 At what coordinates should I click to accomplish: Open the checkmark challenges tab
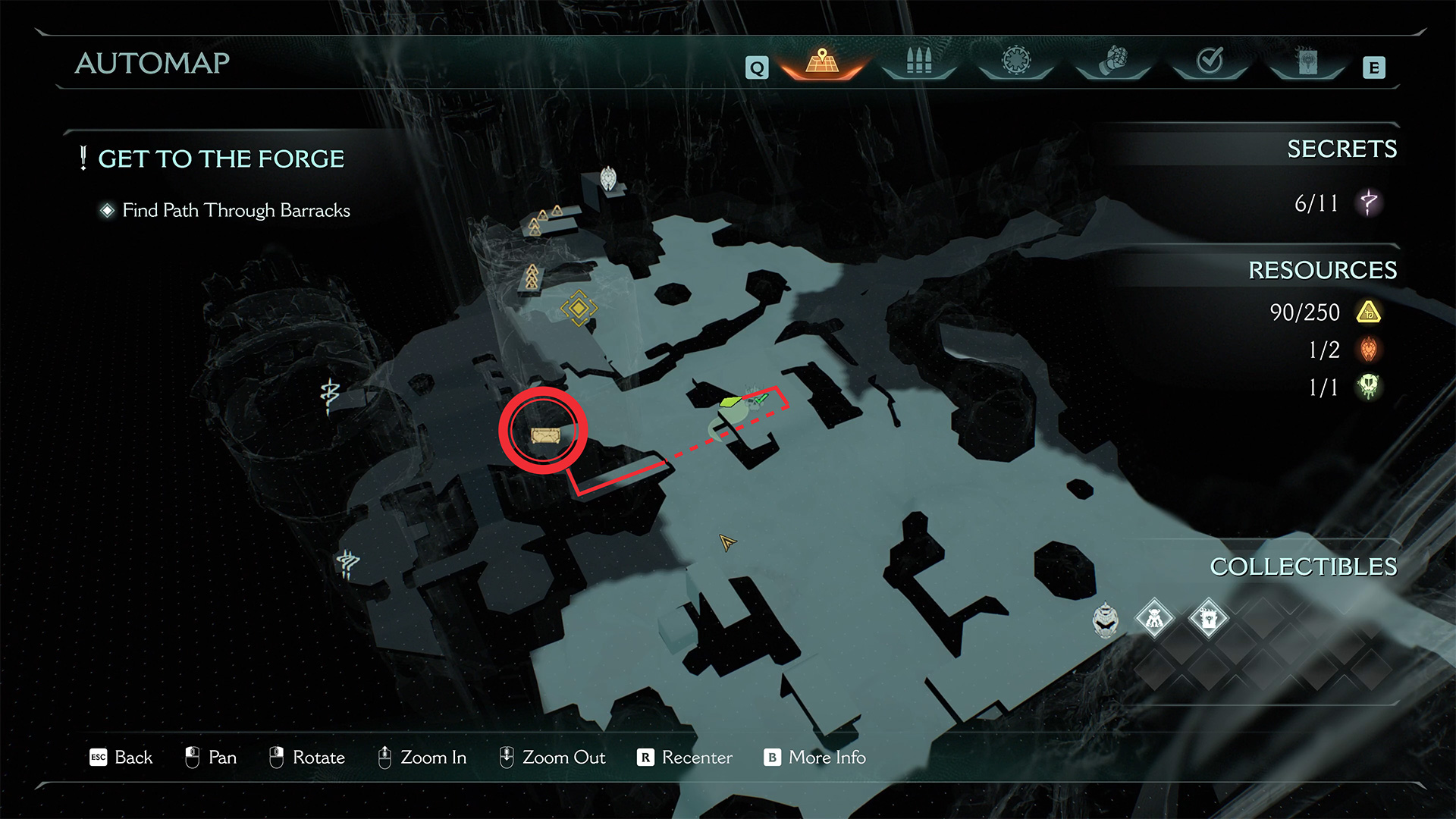pyautogui.click(x=1210, y=61)
